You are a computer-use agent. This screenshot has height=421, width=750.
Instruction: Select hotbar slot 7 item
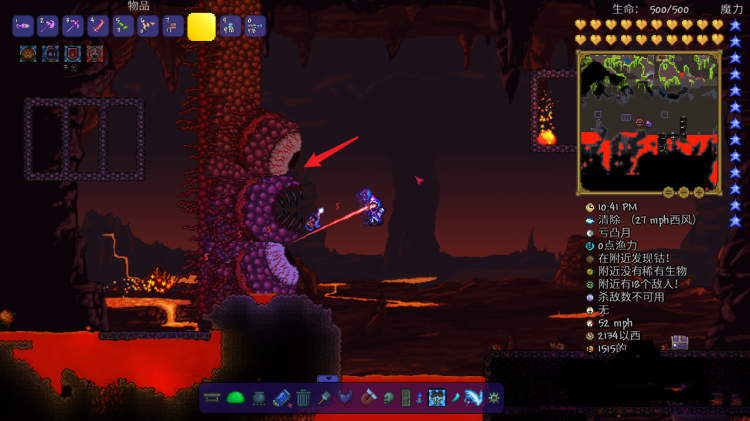172,26
